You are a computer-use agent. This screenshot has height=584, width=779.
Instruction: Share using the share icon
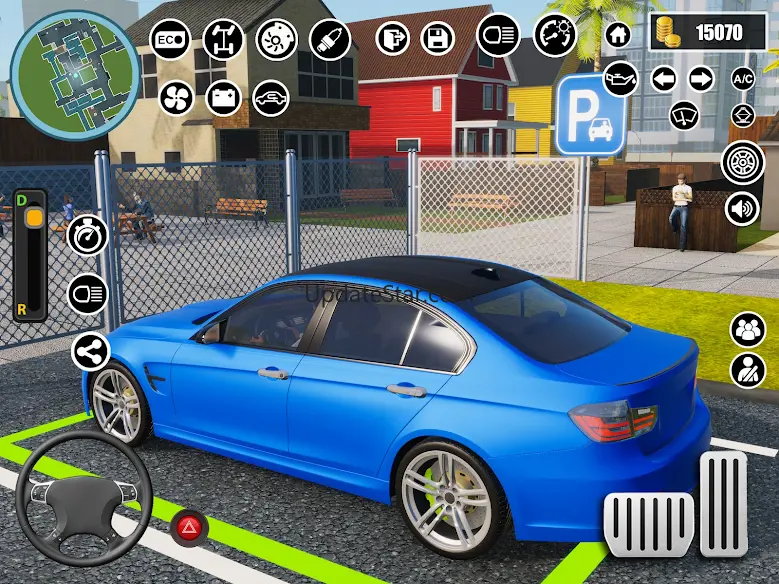click(90, 351)
